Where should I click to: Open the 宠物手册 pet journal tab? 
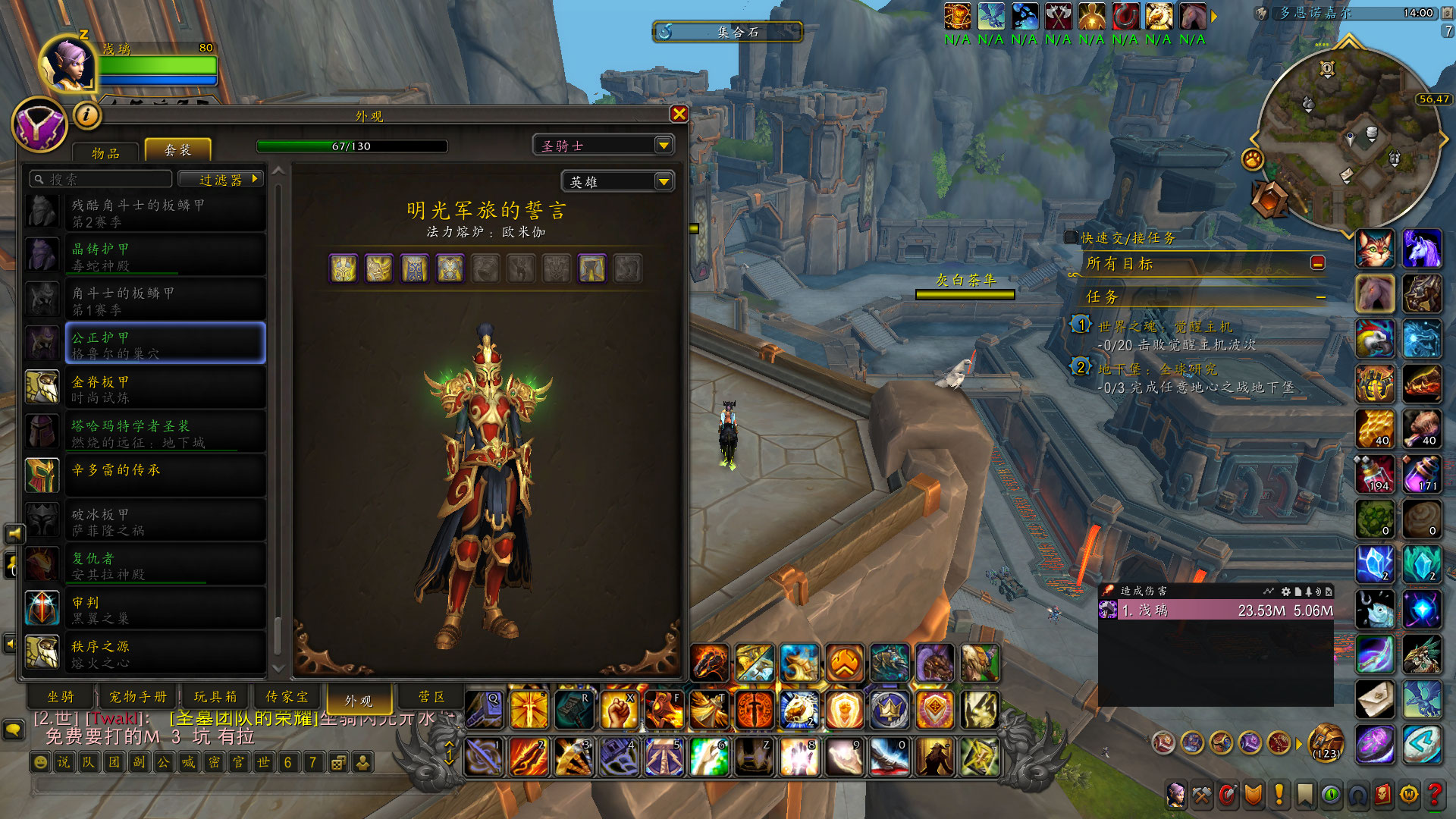click(x=137, y=696)
